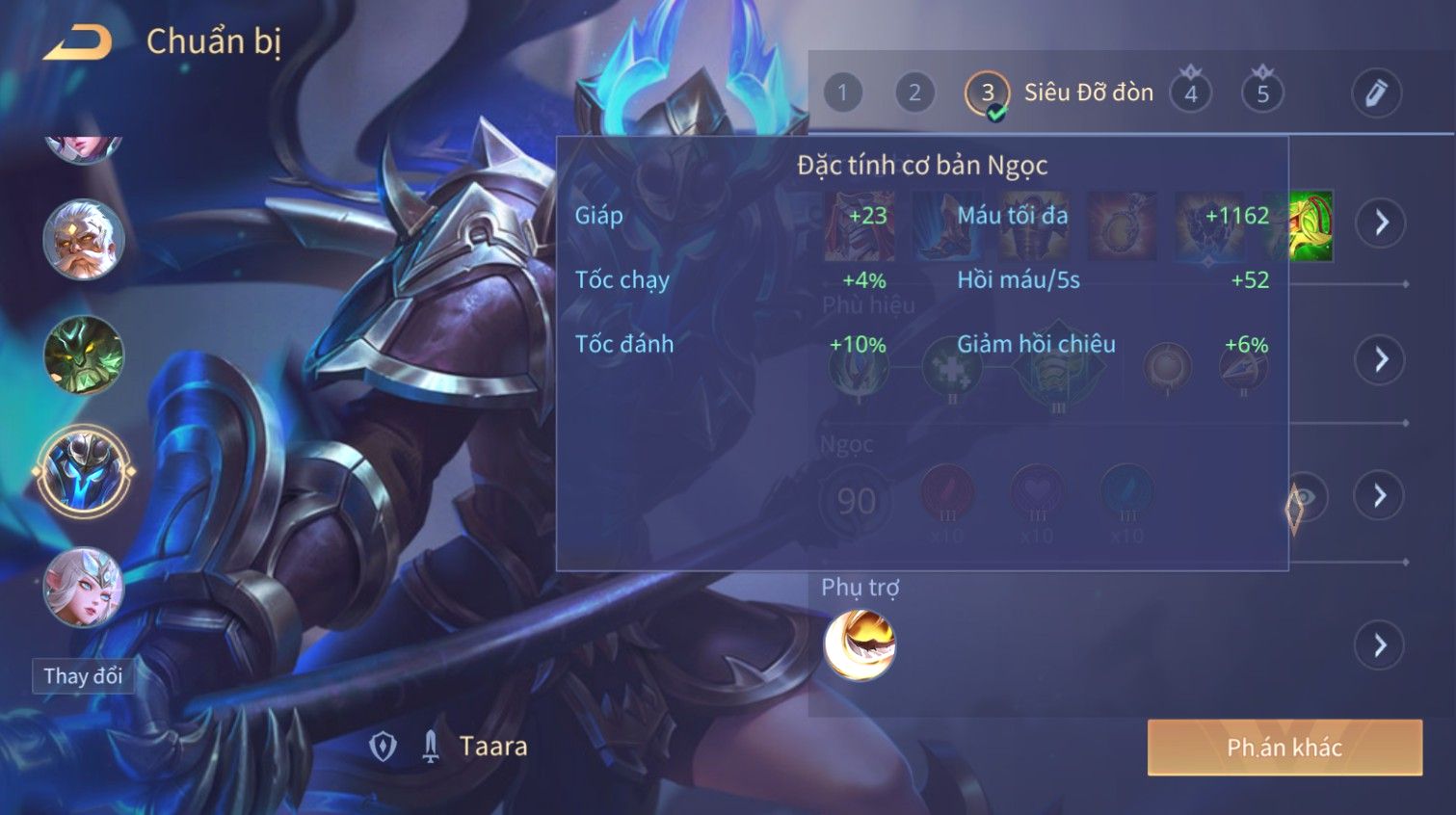Switch to build preset 2
Image resolution: width=1456 pixels, height=815 pixels.
pyautogui.click(x=913, y=93)
